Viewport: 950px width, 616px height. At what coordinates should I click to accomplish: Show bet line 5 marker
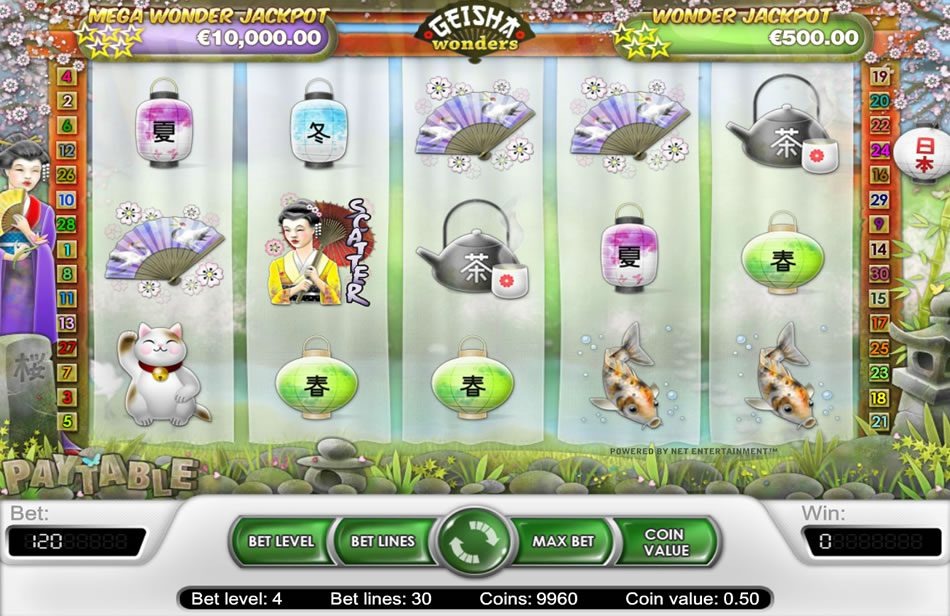(x=67, y=421)
